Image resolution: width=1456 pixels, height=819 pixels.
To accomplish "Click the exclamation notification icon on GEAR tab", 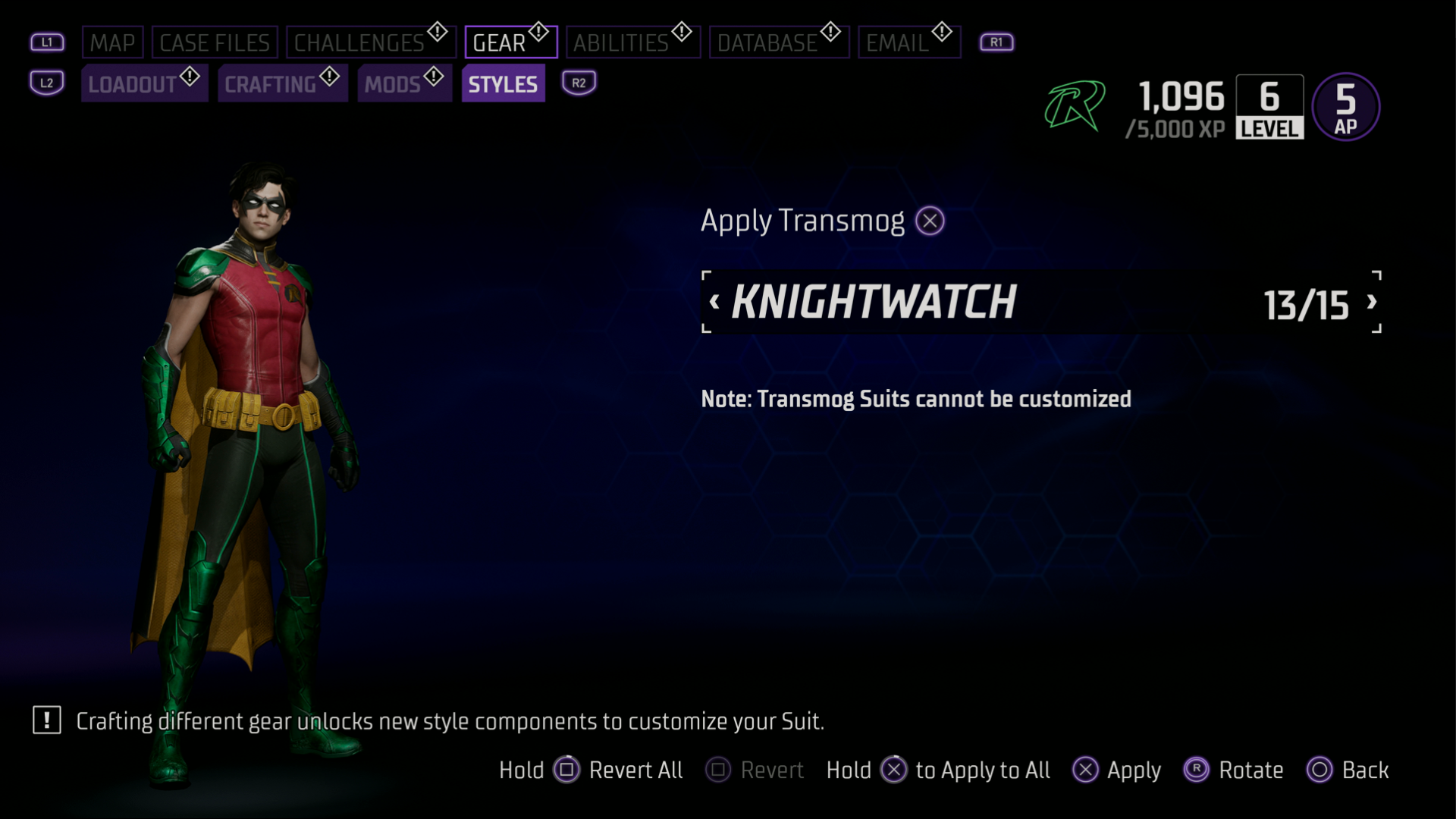I will coord(538,31).
